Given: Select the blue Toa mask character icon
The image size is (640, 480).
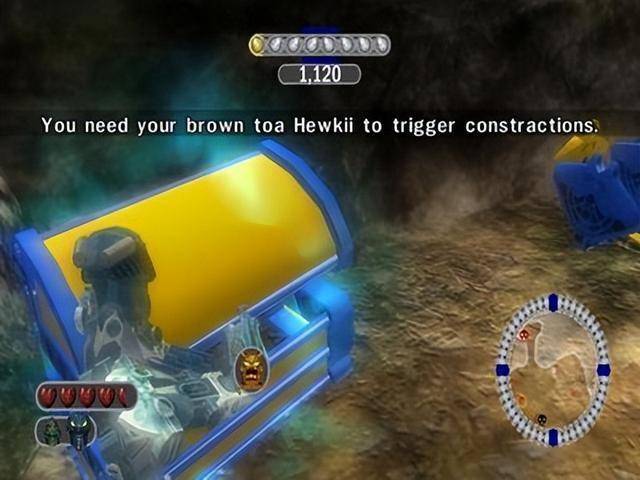Looking at the screenshot, I should pyautogui.click(x=80, y=430).
